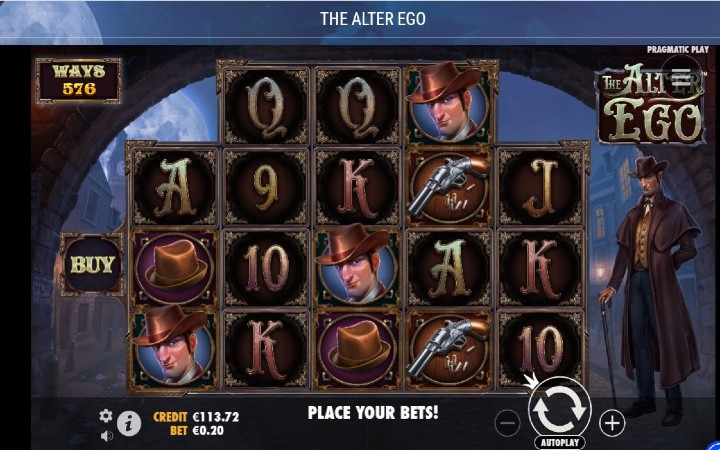
Task: Open the Autoplay options
Action: click(559, 441)
